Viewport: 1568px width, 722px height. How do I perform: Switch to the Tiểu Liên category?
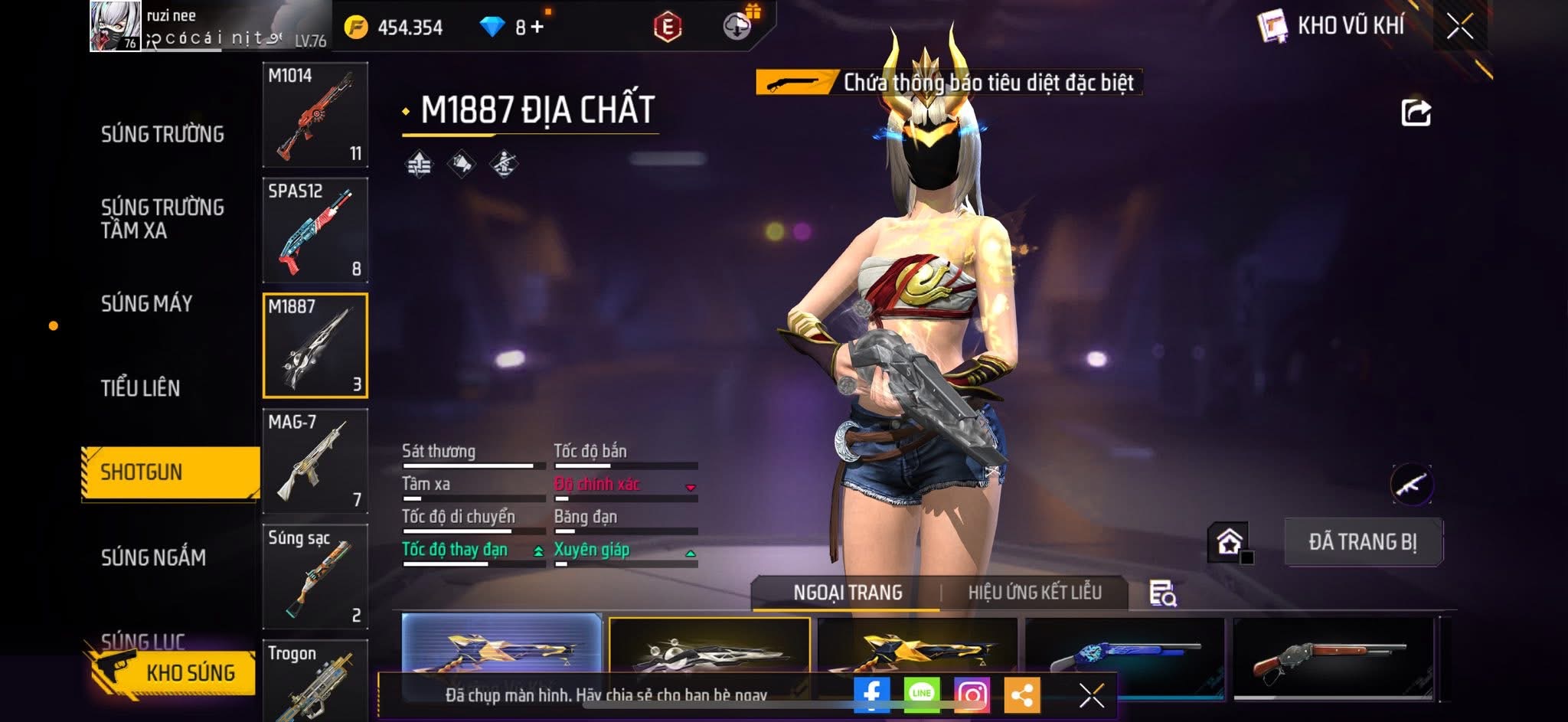[140, 388]
